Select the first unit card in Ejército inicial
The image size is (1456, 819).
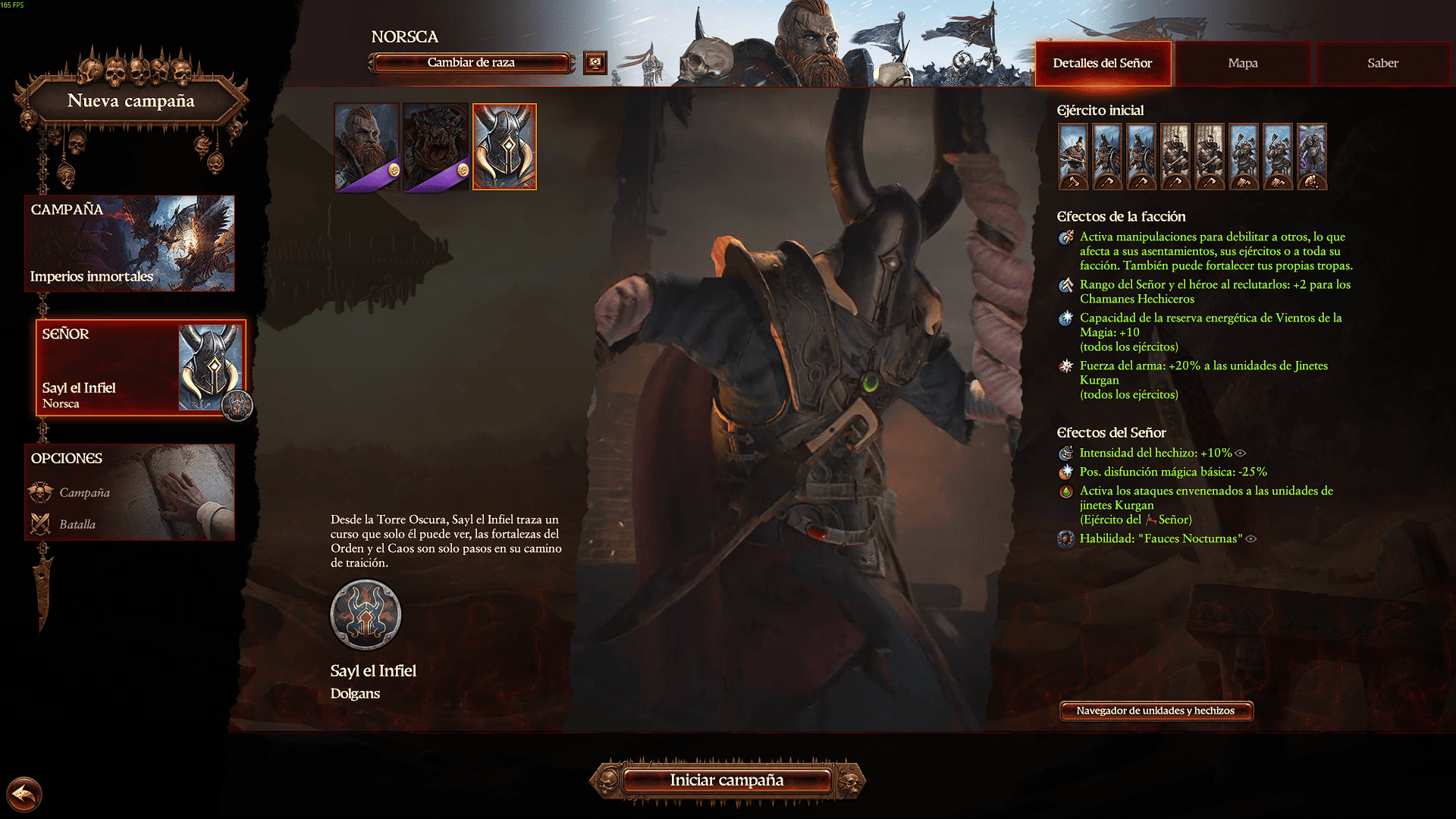tap(1073, 156)
